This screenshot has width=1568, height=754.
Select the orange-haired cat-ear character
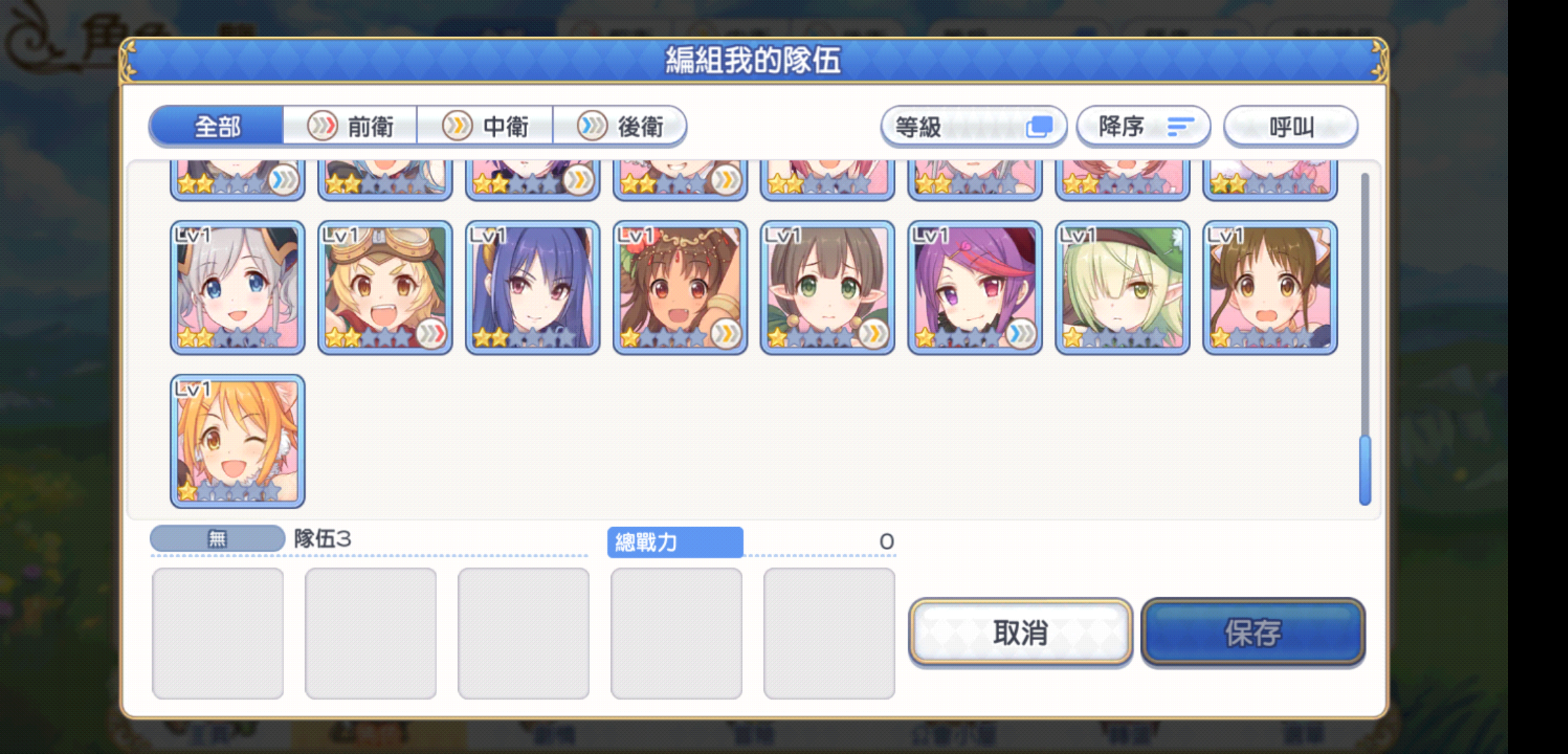coord(237,438)
